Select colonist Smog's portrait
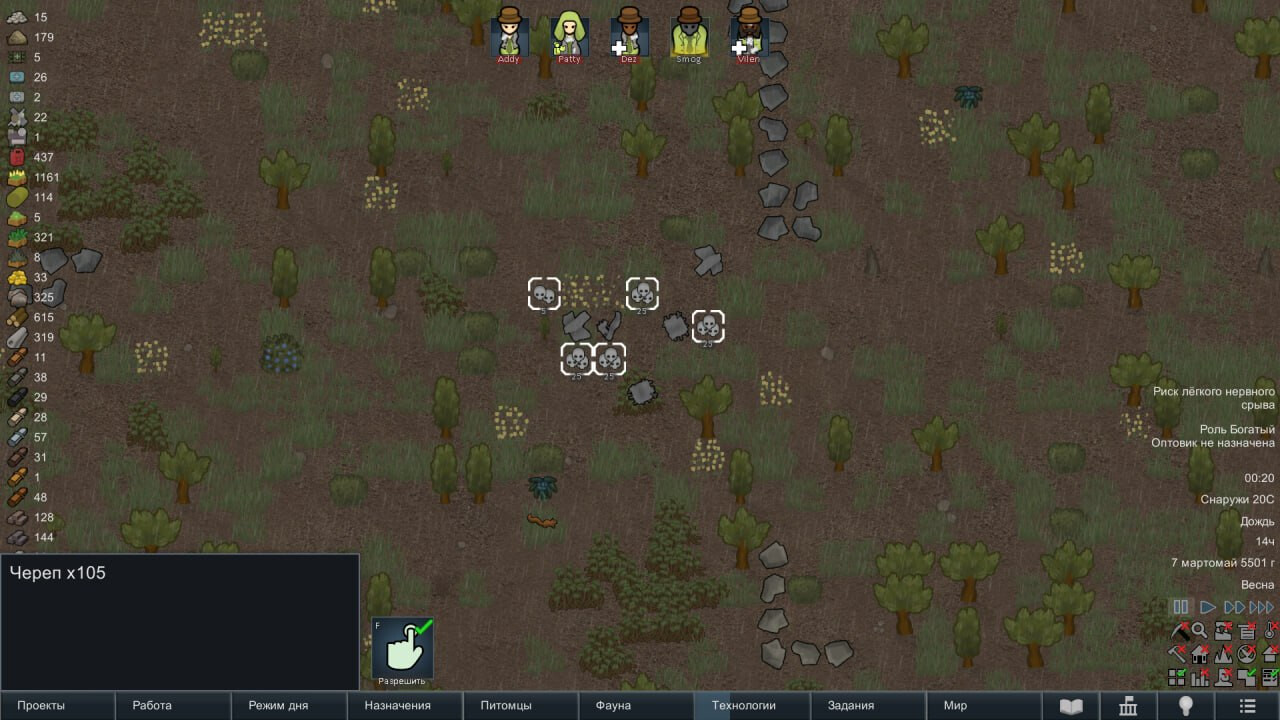 pyautogui.click(x=689, y=33)
